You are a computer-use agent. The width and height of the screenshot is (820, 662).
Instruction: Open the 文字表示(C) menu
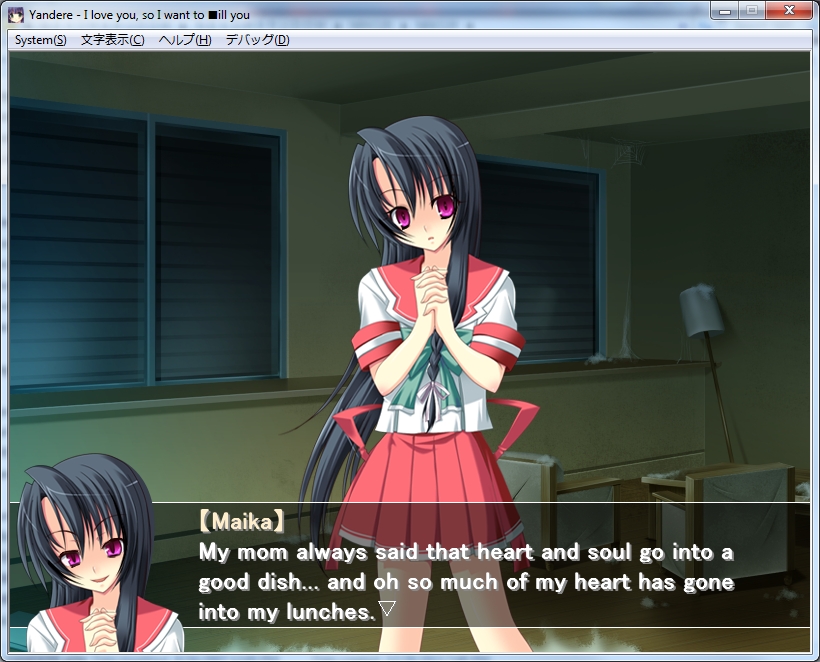pos(112,40)
